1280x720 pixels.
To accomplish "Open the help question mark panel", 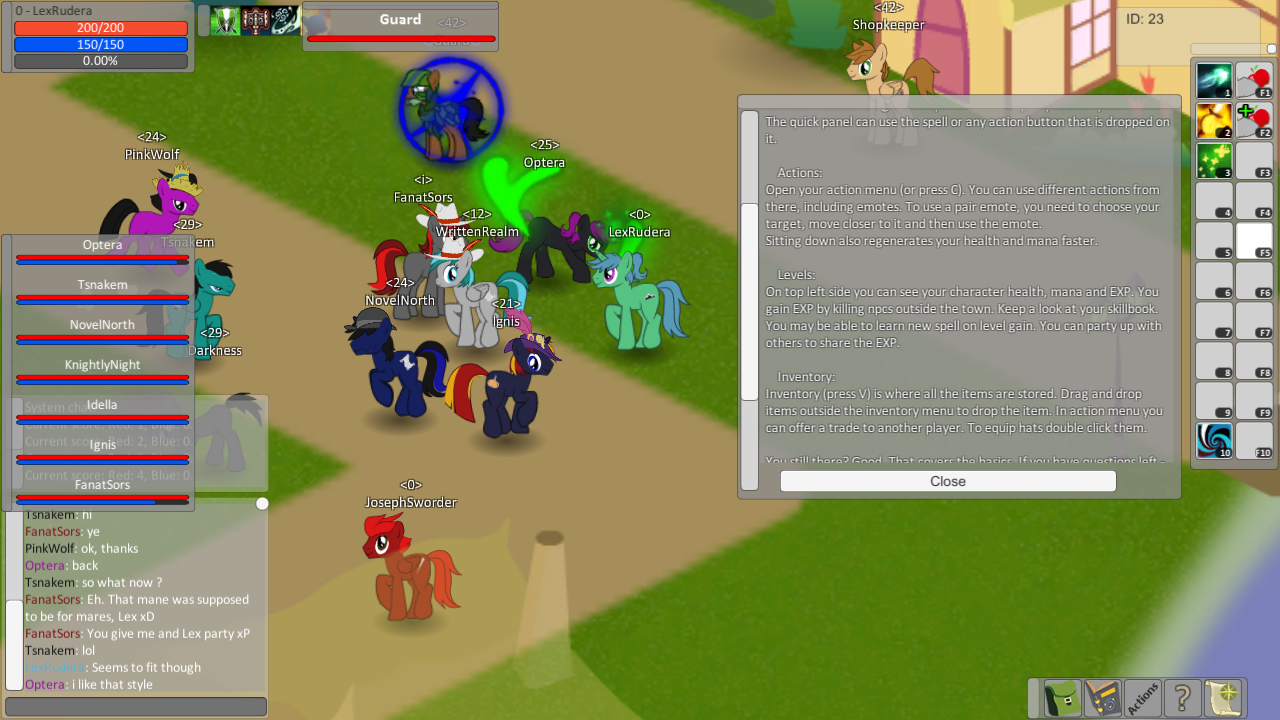I will click(1182, 698).
